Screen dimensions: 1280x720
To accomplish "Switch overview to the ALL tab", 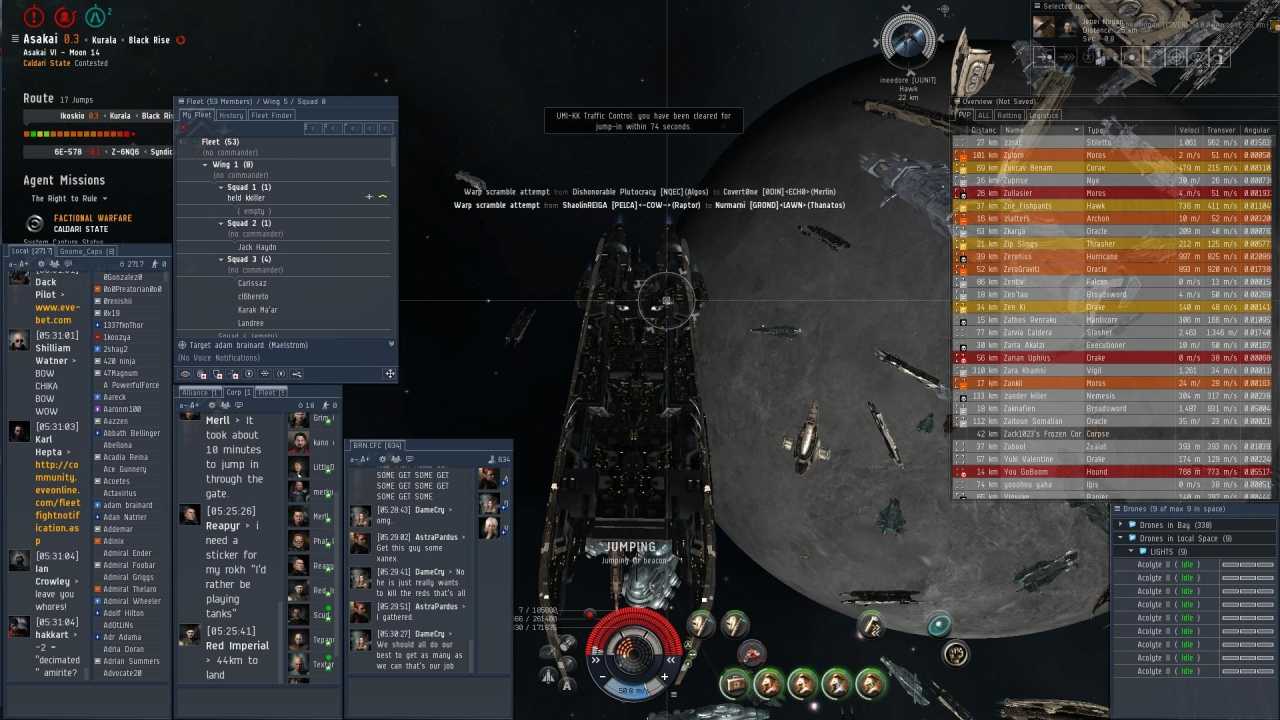I will click(984, 116).
